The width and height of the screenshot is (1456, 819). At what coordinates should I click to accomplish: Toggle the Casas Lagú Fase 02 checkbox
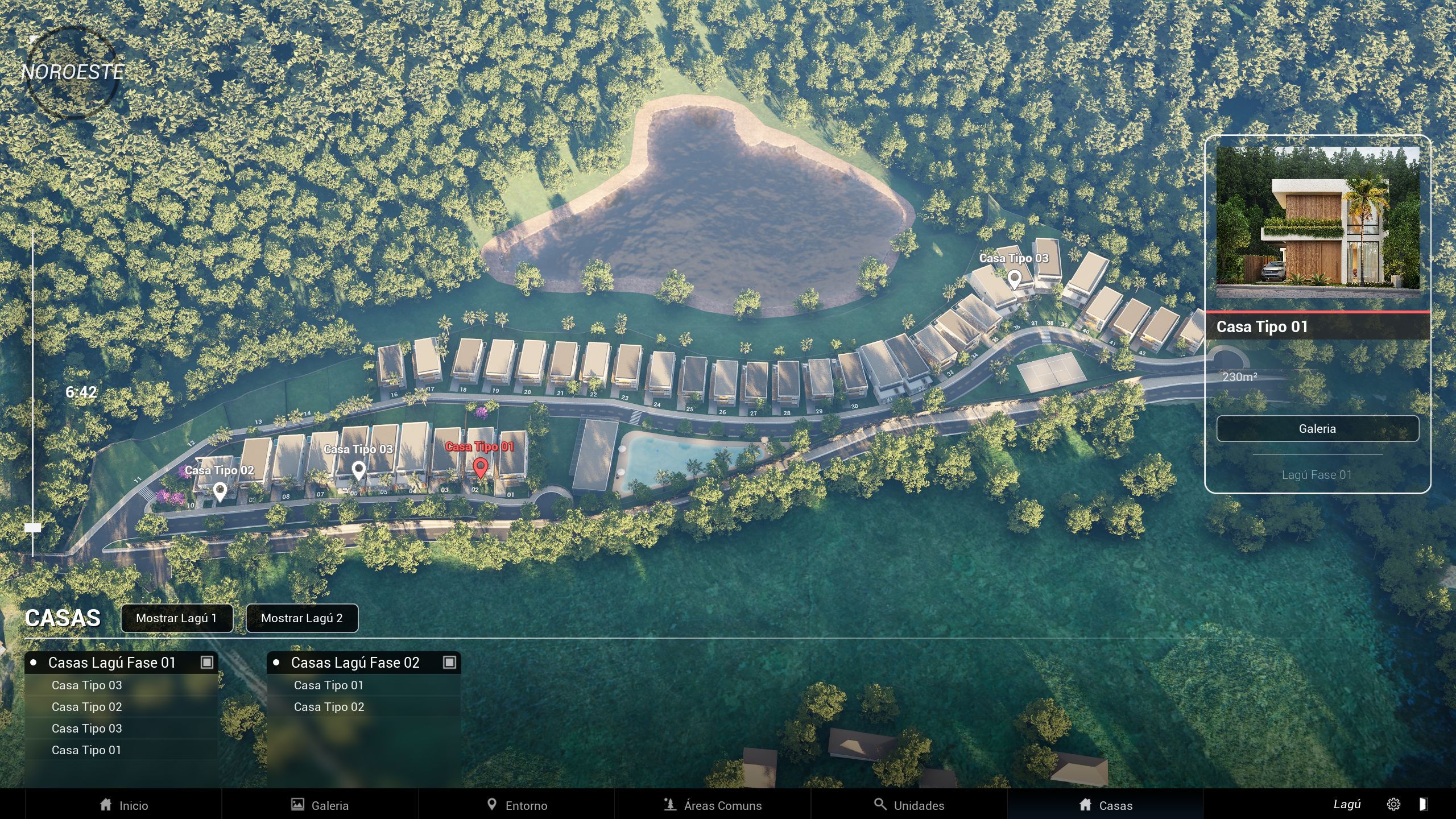[x=449, y=662]
